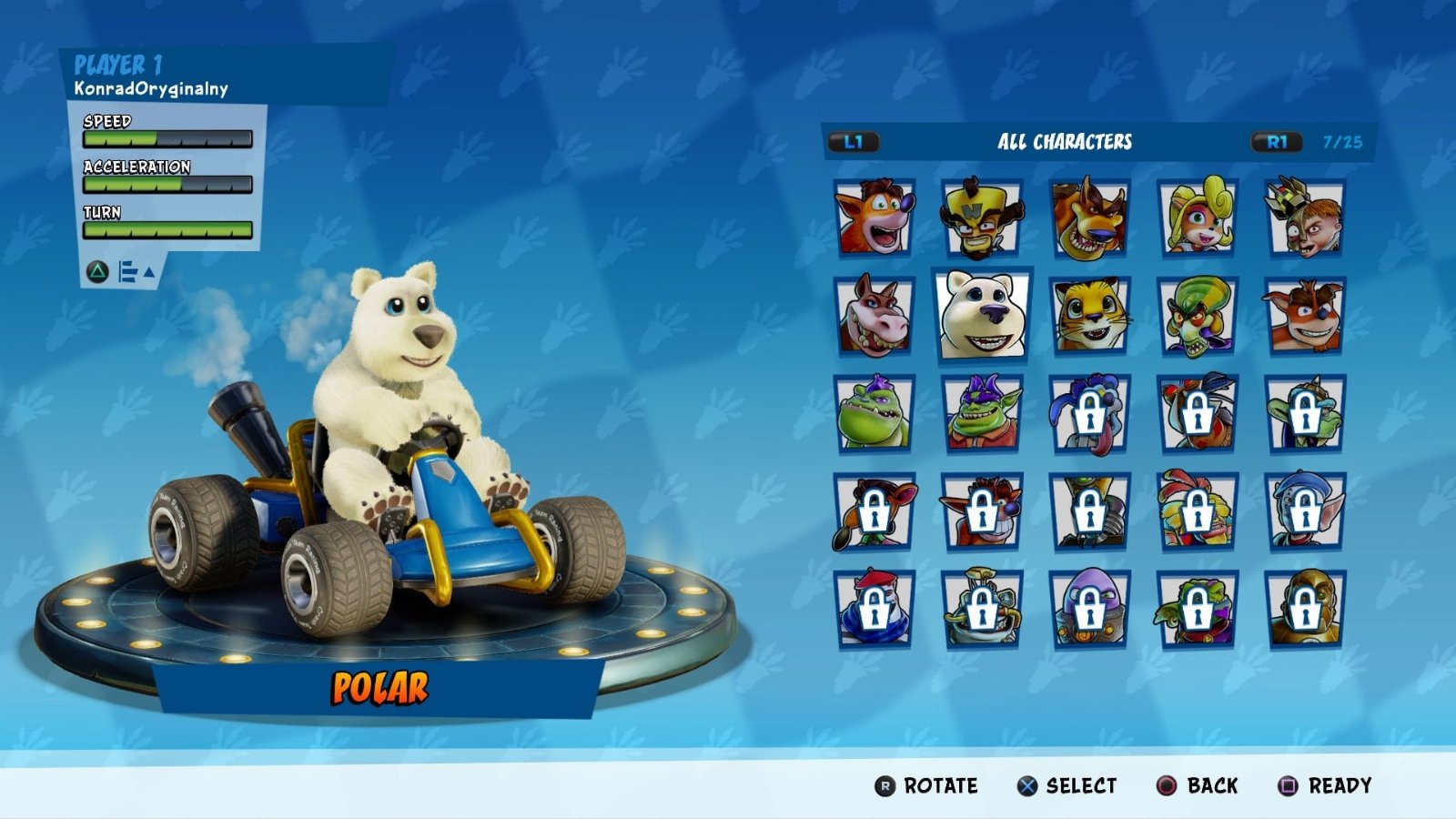
Task: Pick Pura the tiger cub tile
Action: (1089, 316)
